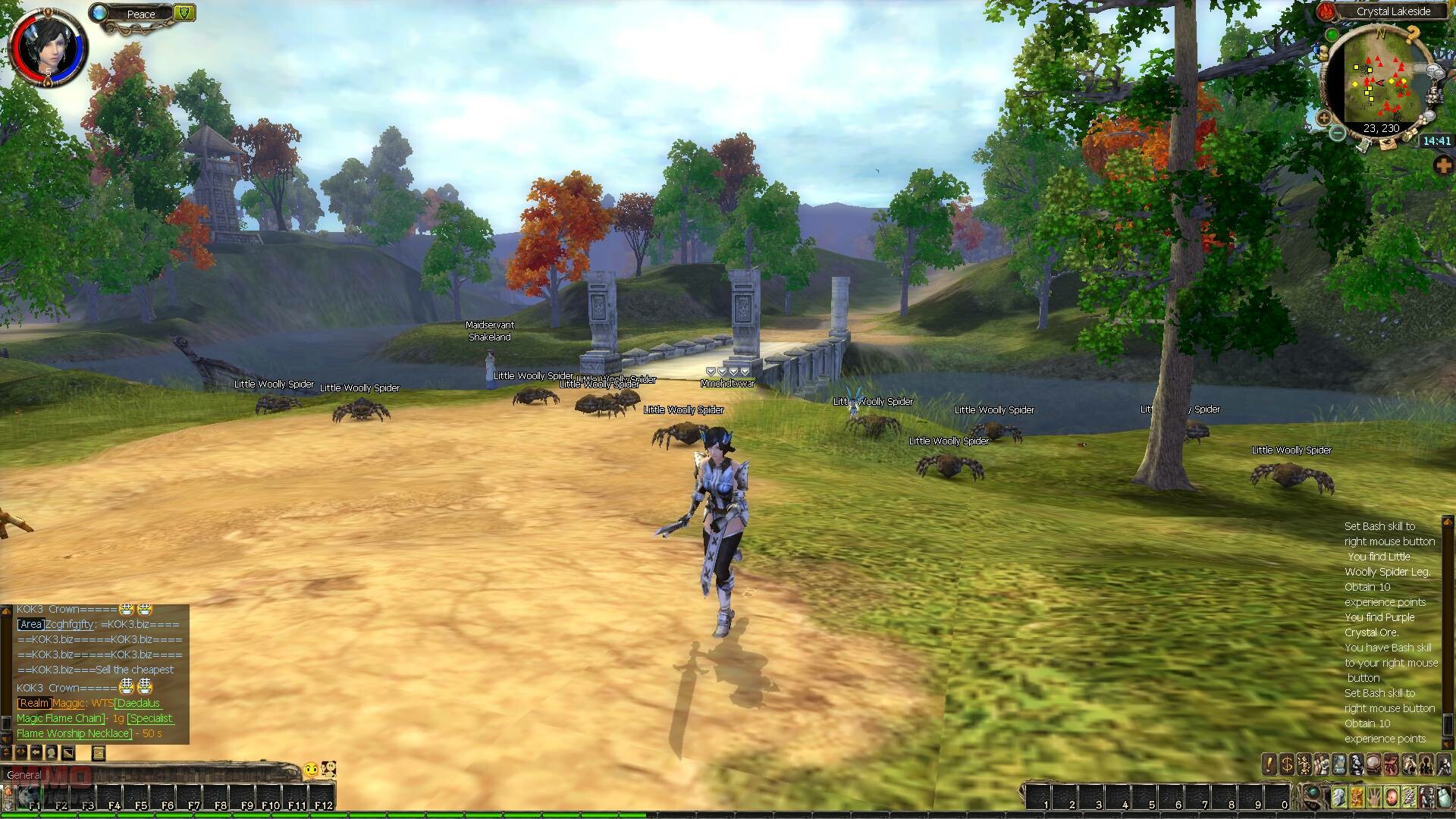
Task: Select player name Zcghfgjfty in chat
Action: (69, 624)
